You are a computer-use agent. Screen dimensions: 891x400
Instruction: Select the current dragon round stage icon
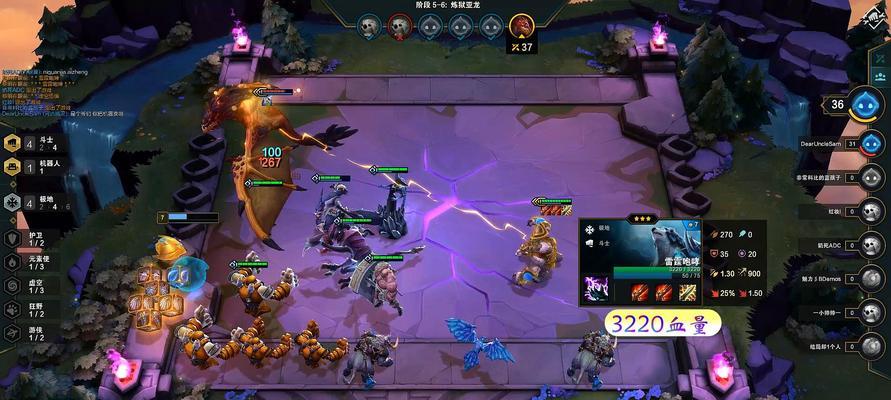[521, 25]
